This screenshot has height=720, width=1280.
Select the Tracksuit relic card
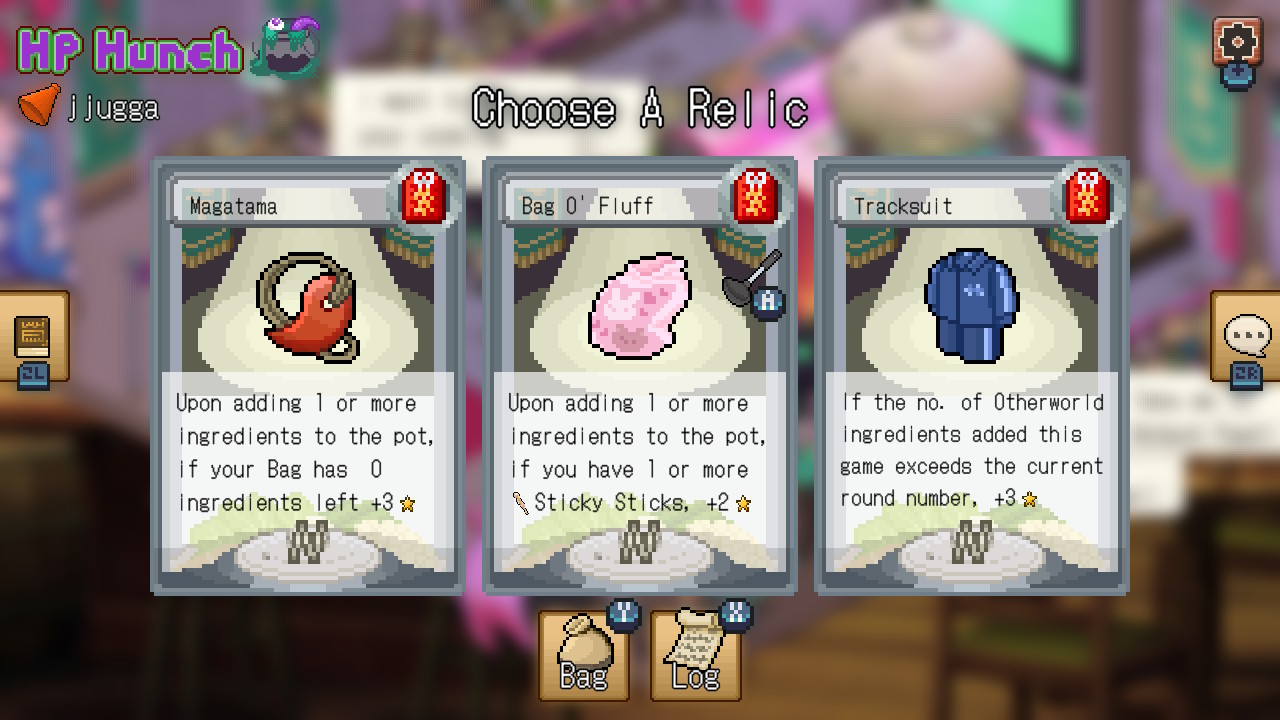tap(973, 375)
